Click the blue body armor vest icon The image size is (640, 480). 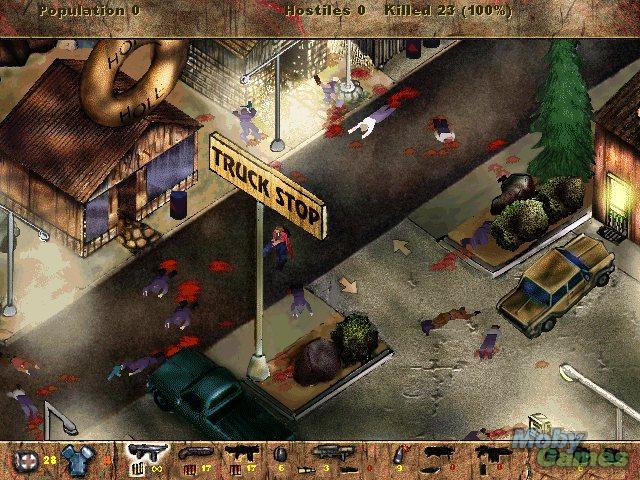76,459
